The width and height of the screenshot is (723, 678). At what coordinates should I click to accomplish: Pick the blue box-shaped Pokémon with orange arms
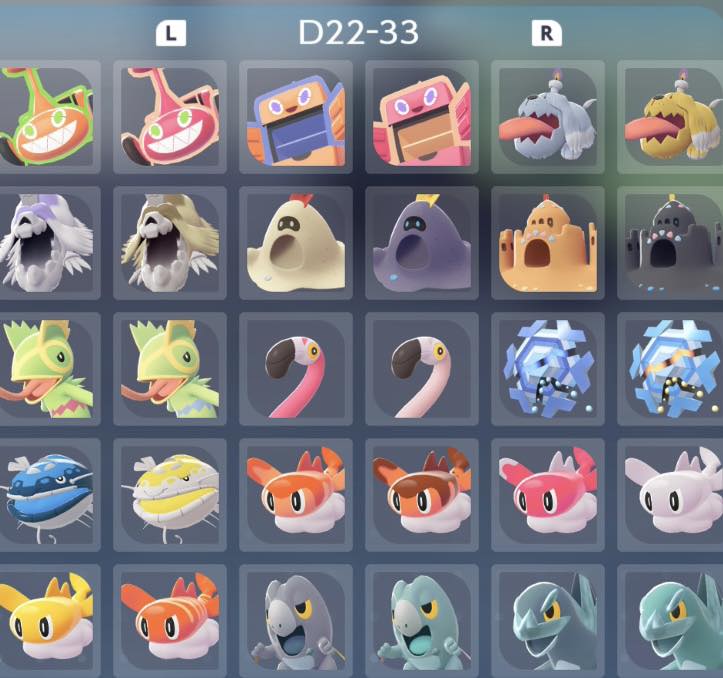pos(296,116)
